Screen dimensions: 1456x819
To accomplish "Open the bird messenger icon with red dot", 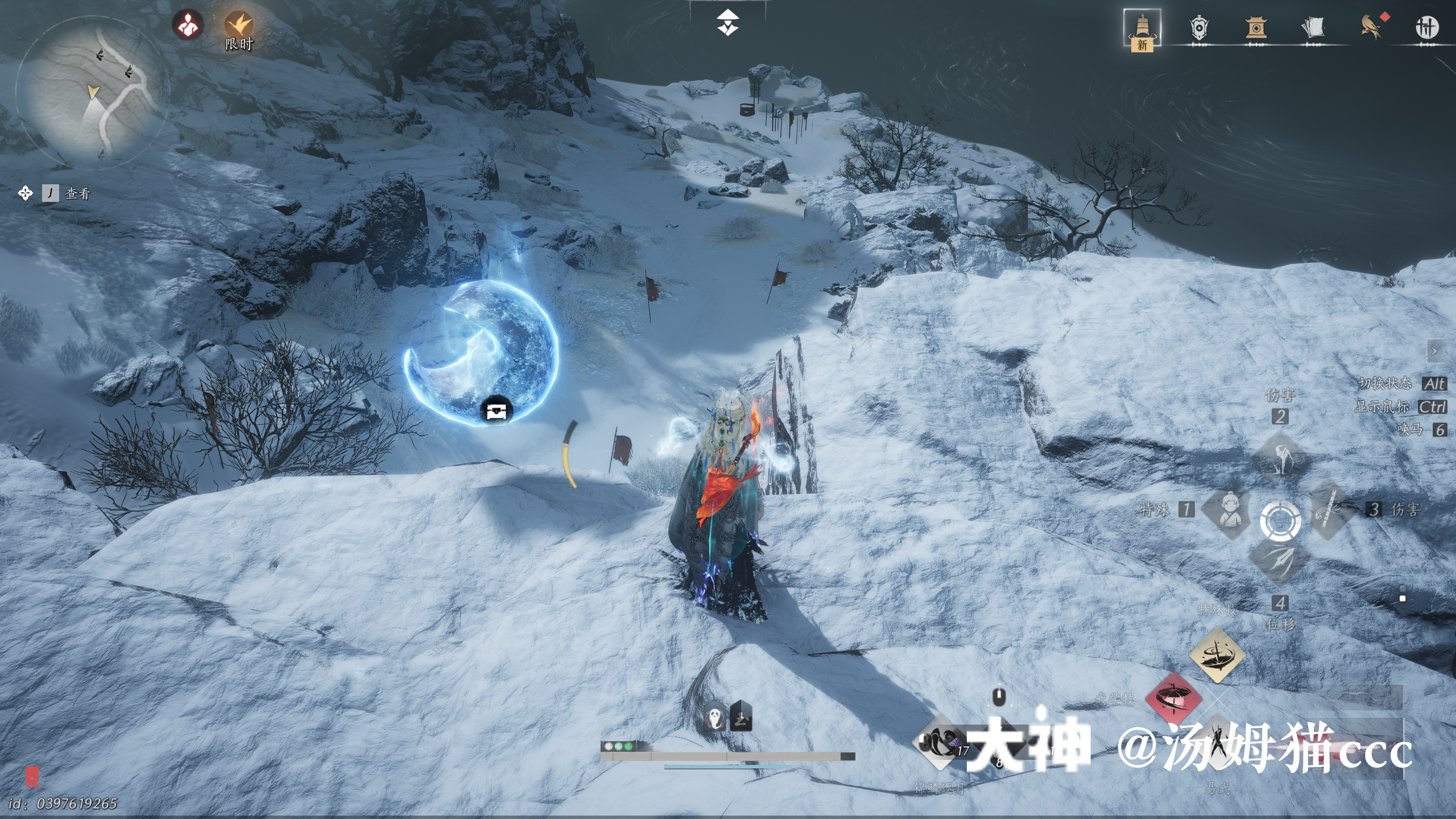I will (1371, 27).
